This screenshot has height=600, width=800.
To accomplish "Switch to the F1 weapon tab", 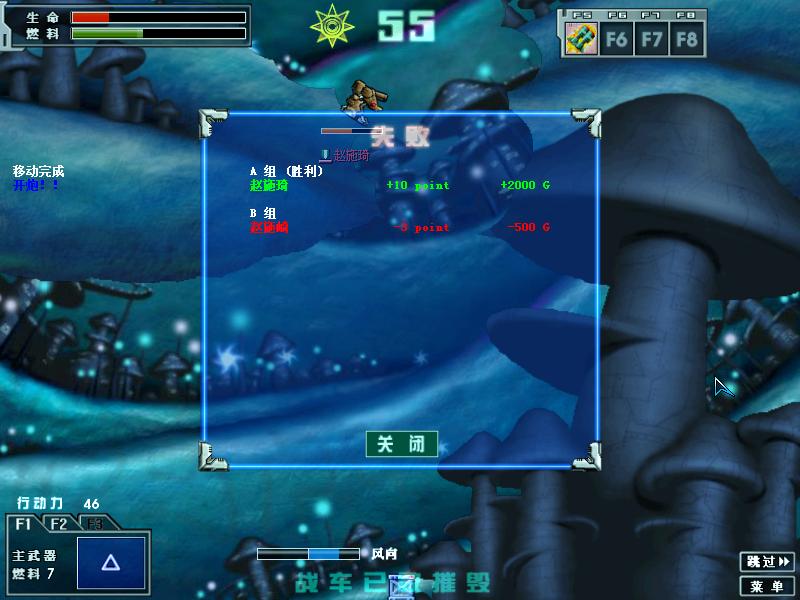I will click(x=22, y=523).
